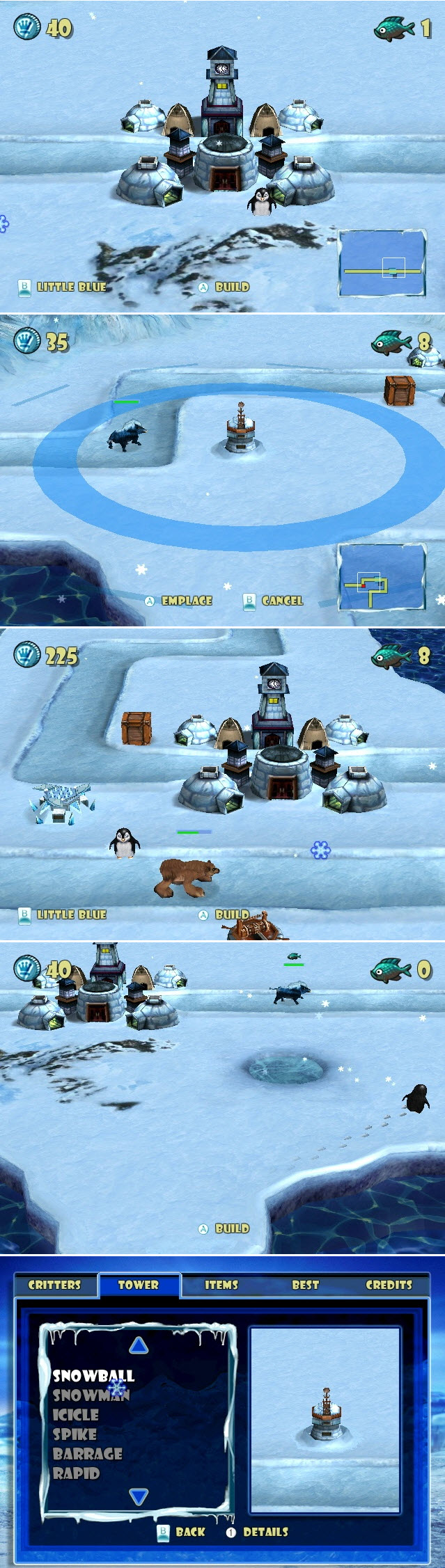Screen dimensions: 445x1568
Task: Highlight the Spike tower entry
Action: 75,1434
